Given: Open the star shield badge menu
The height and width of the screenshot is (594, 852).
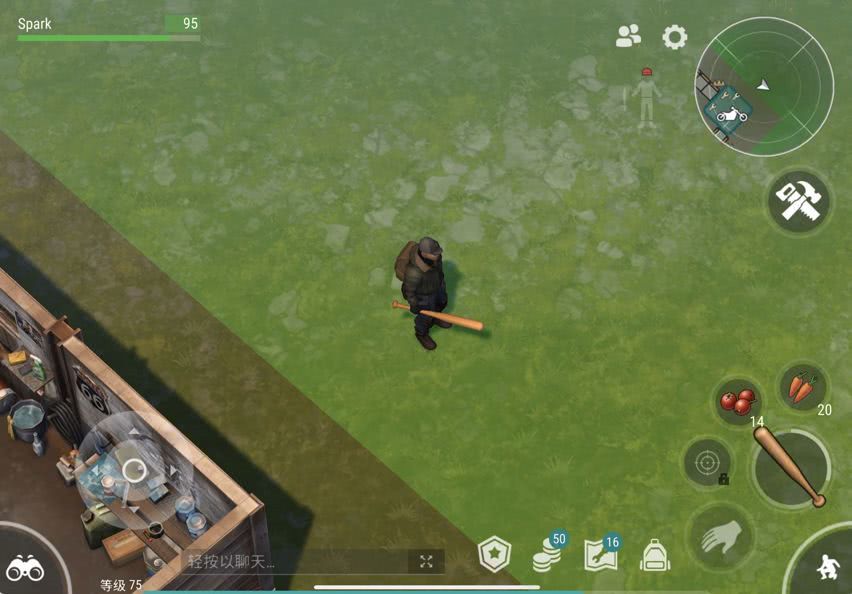Looking at the screenshot, I should coord(494,554).
